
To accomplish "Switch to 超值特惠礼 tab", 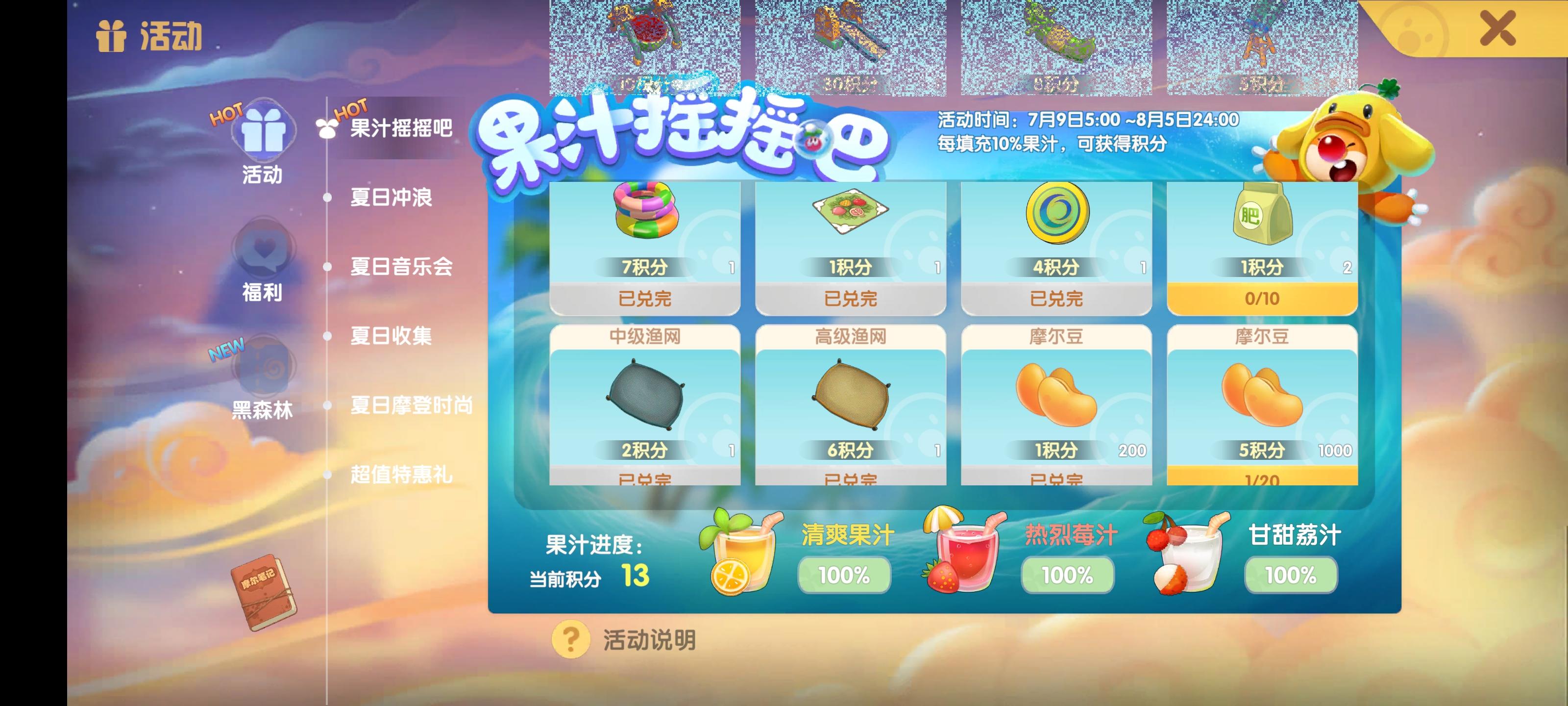I will [x=400, y=478].
